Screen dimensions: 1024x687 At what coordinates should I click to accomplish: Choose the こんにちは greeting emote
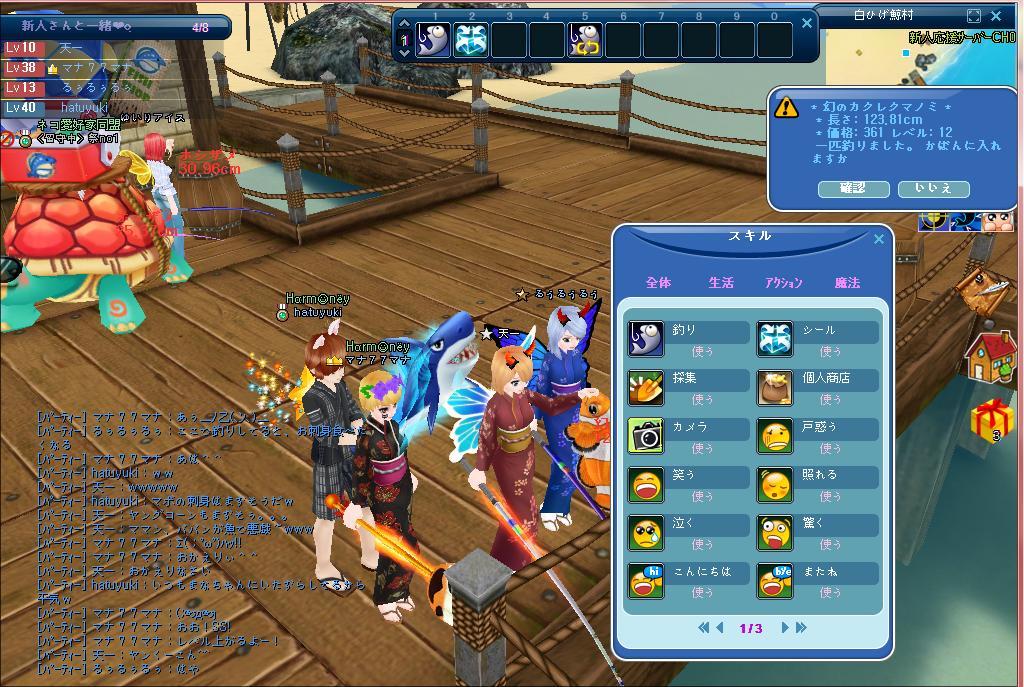[x=646, y=580]
